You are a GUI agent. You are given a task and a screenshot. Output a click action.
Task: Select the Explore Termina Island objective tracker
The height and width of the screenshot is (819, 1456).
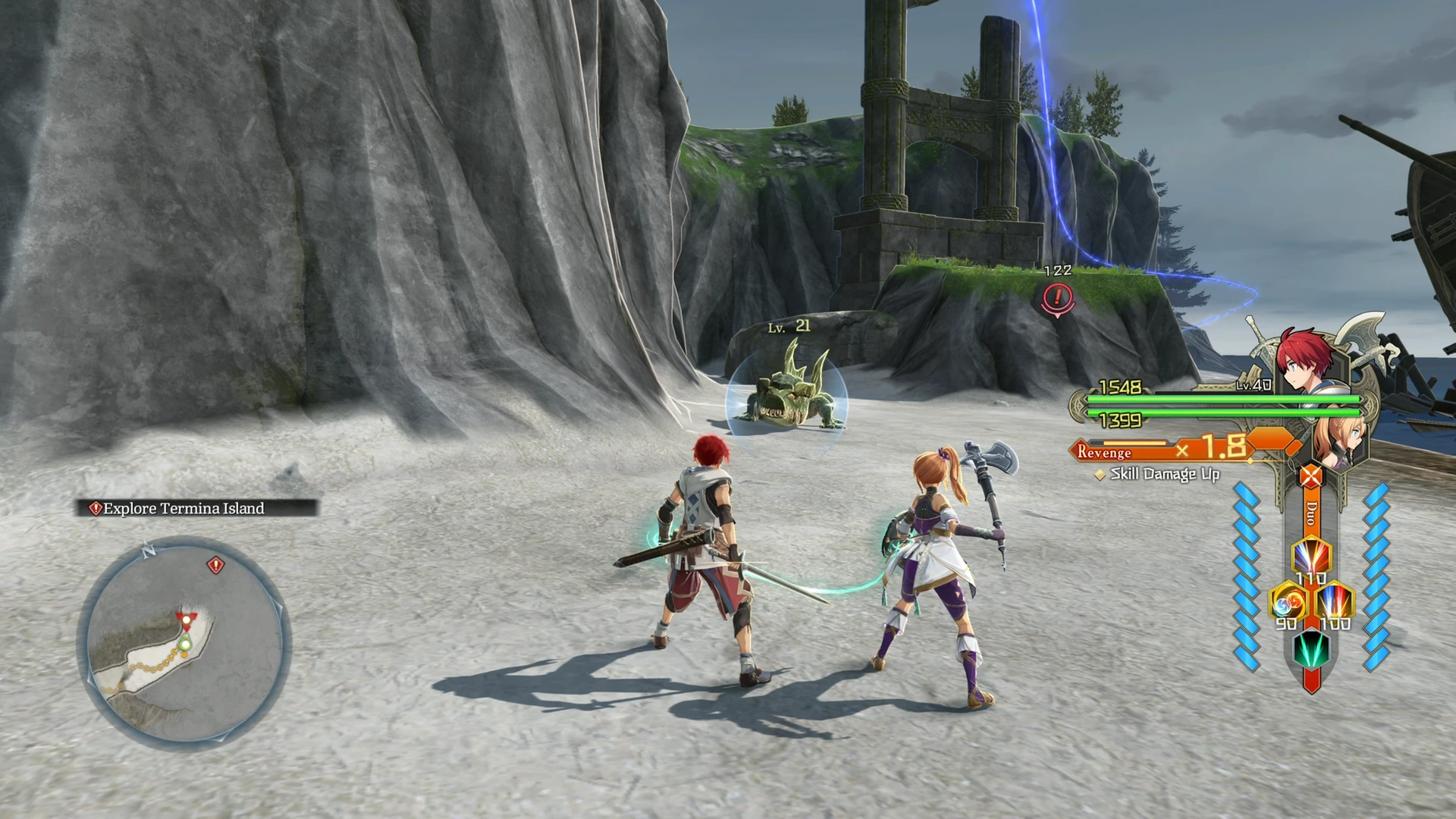(196, 509)
